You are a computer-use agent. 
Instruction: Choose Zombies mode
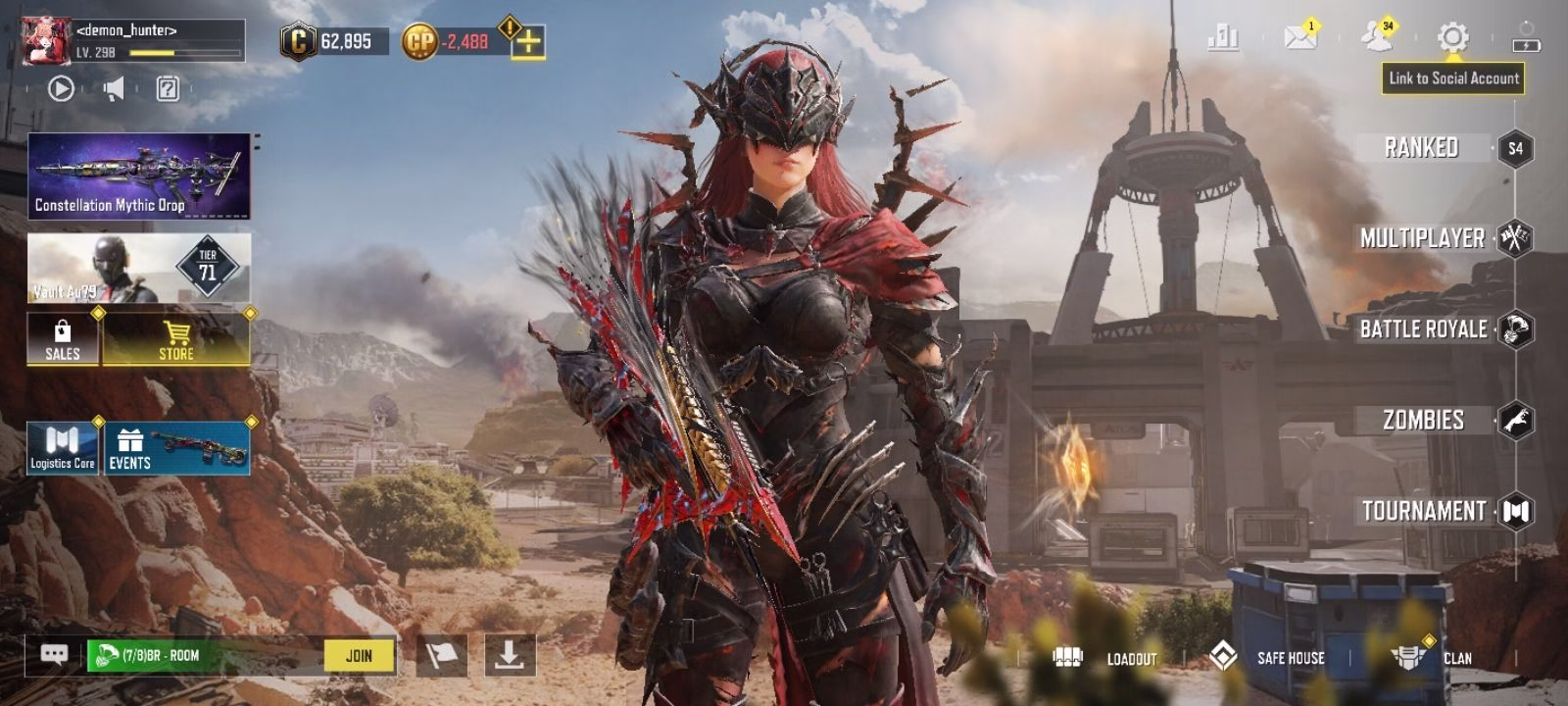1423,421
